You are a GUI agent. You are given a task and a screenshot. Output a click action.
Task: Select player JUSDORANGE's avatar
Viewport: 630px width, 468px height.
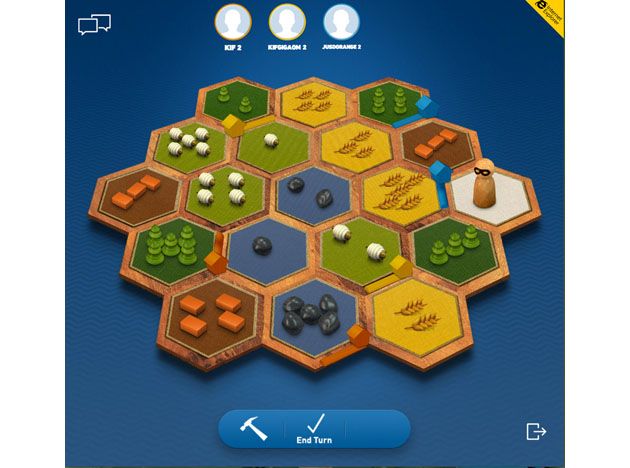340,21
